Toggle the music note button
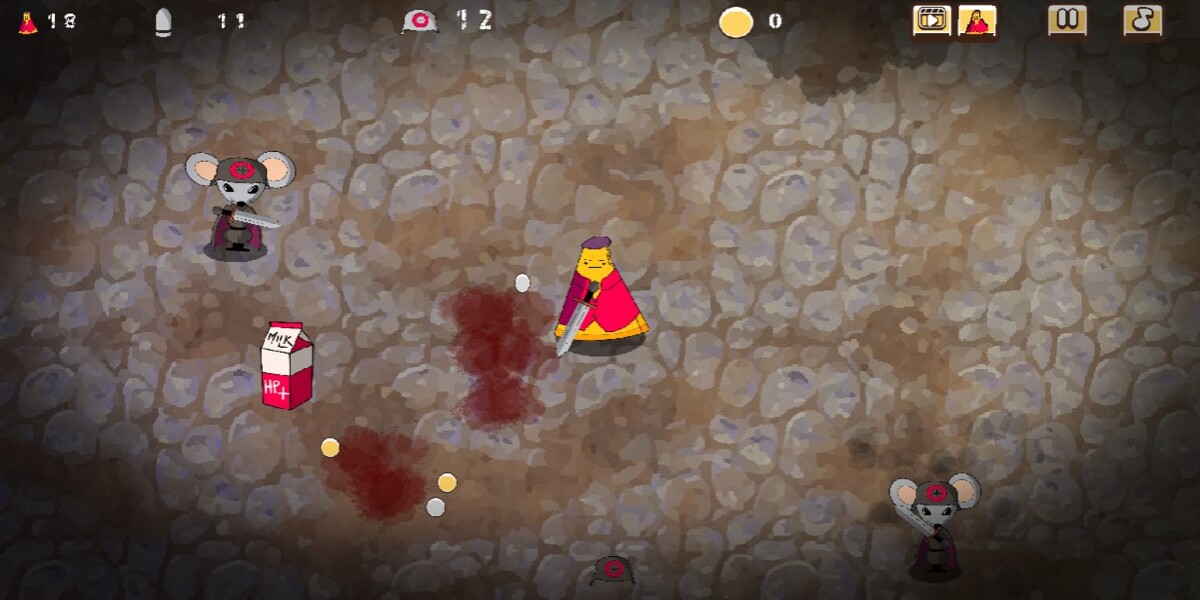This screenshot has height=600, width=1200. [1142, 20]
